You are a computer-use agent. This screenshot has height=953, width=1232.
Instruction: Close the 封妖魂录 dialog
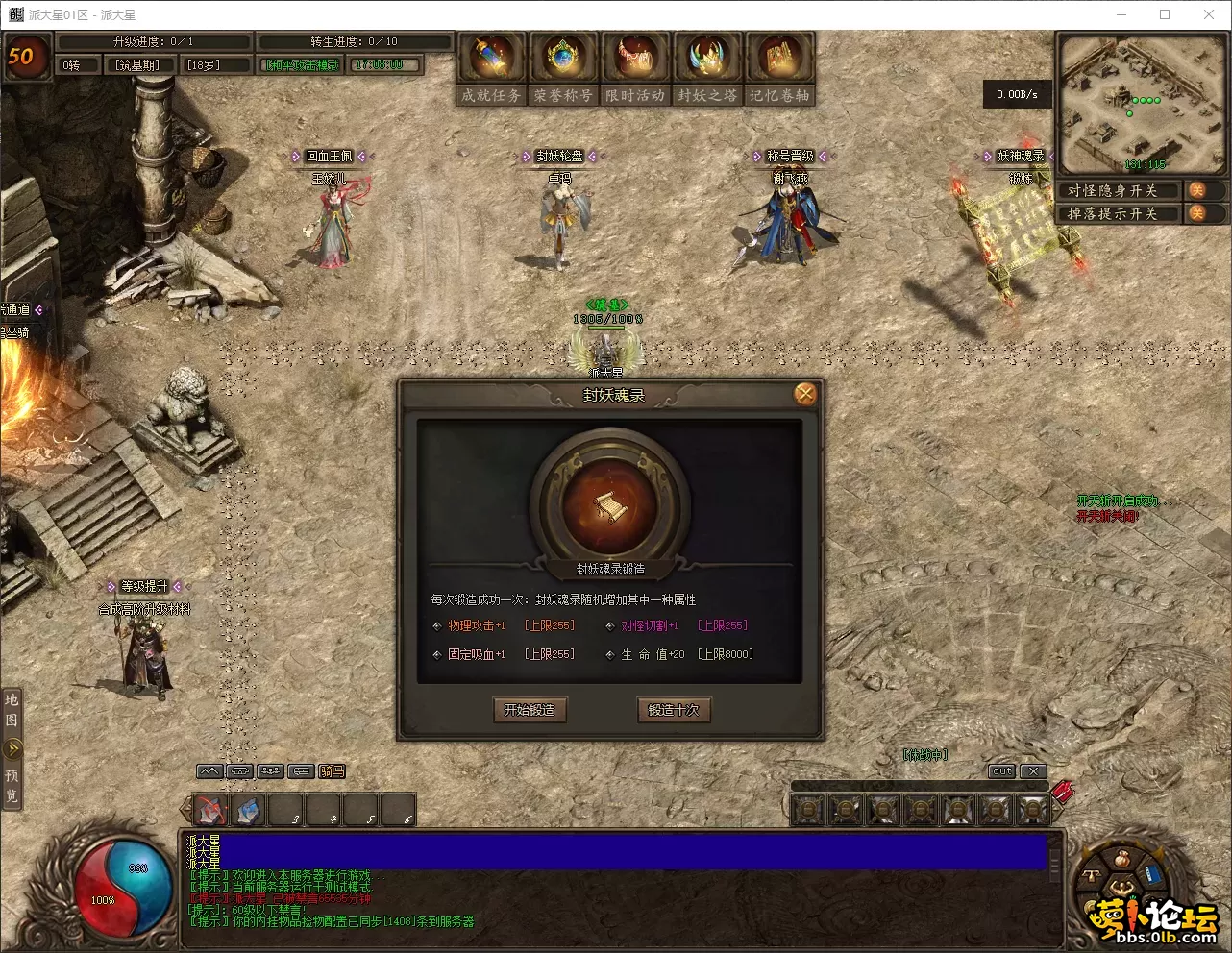click(805, 394)
